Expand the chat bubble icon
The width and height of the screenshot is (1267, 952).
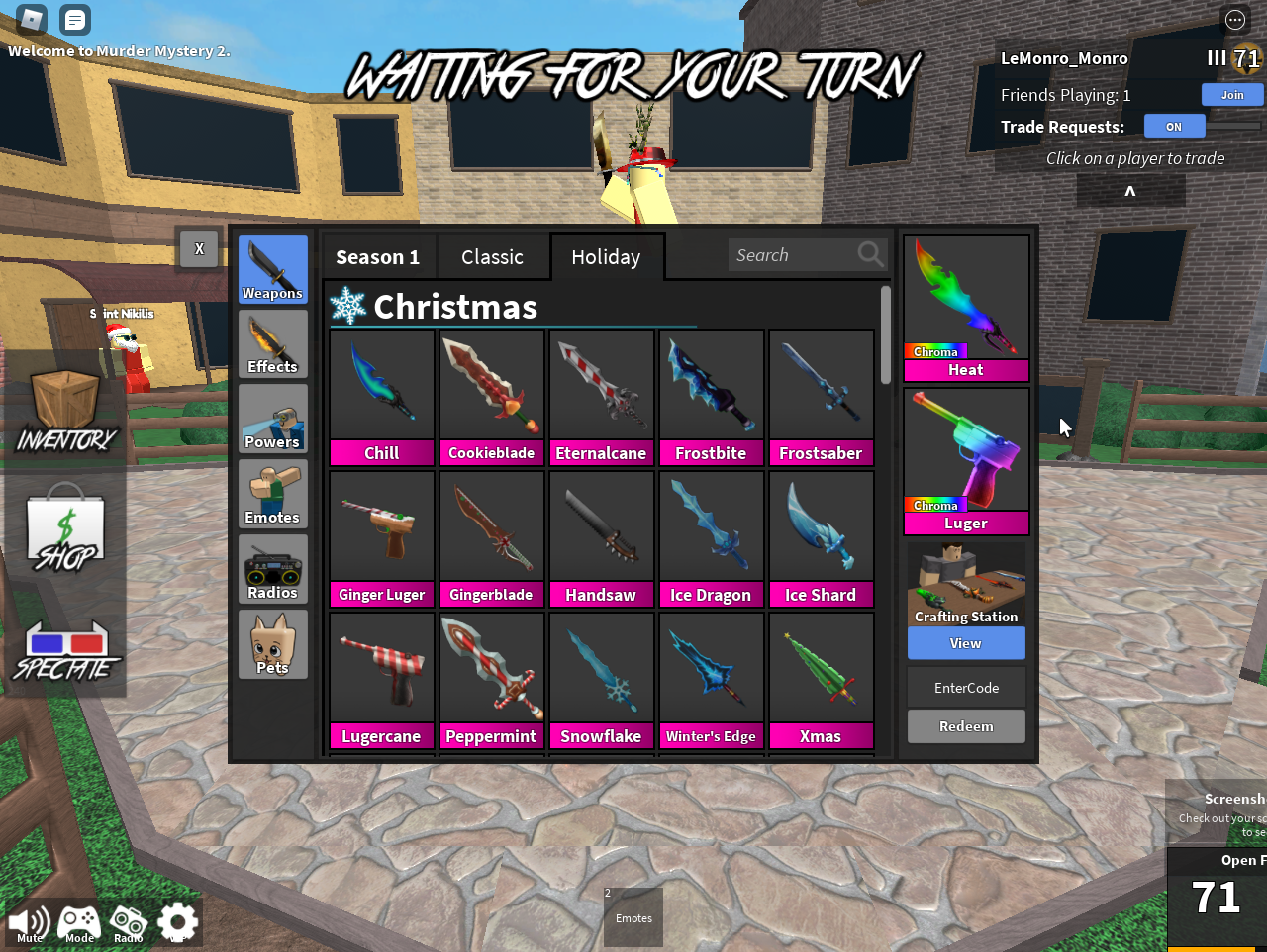(x=74, y=19)
